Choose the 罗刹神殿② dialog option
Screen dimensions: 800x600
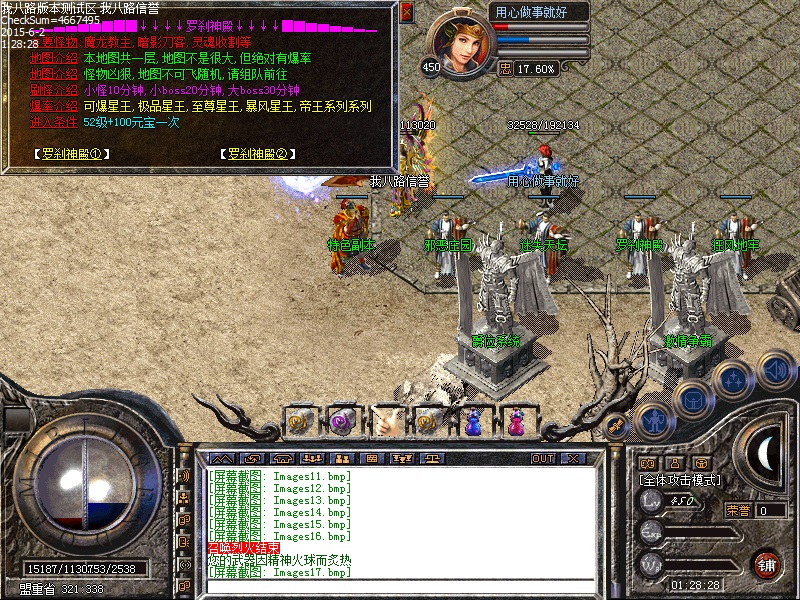coord(256,154)
